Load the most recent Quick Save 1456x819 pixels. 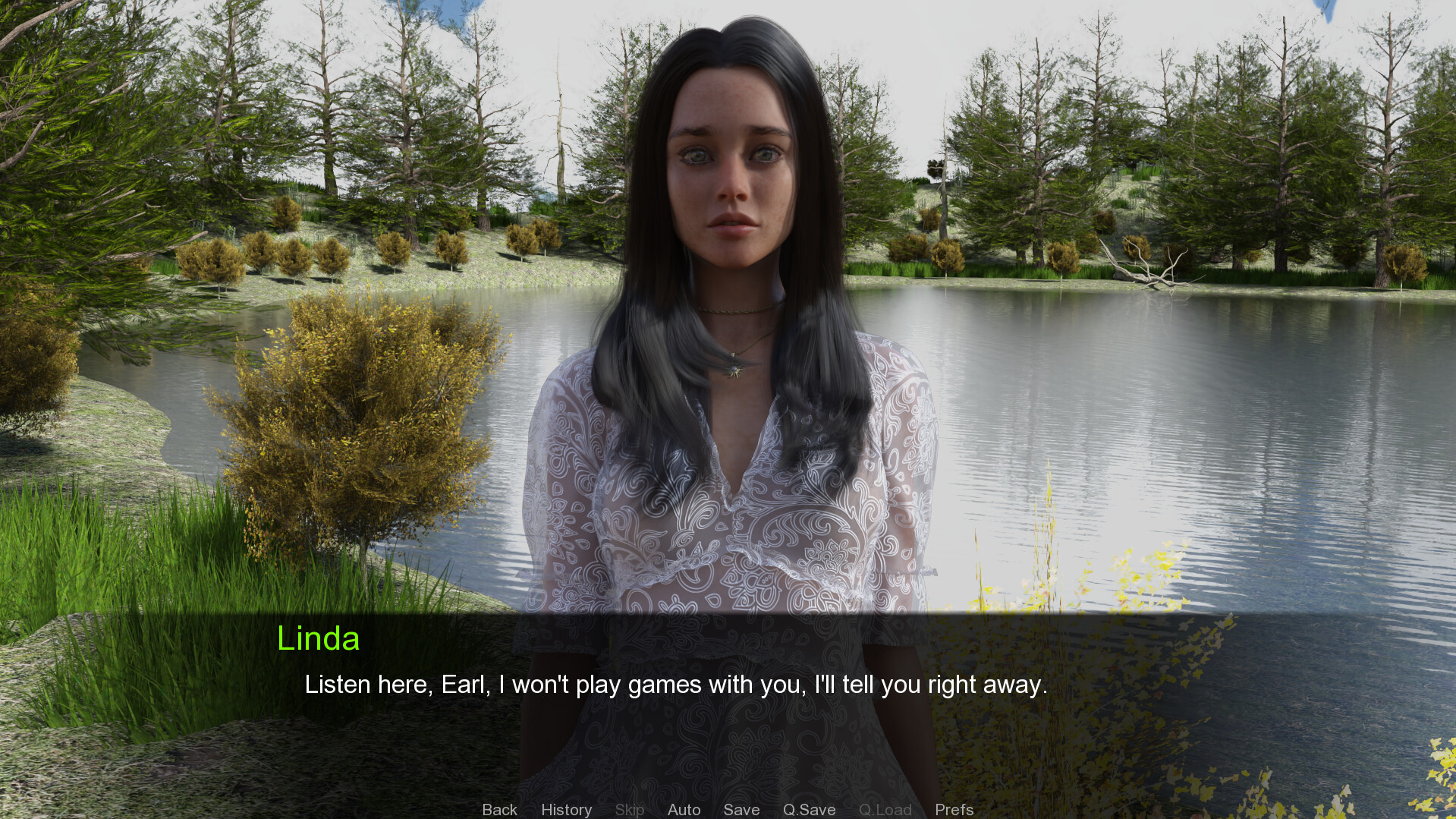tap(885, 809)
